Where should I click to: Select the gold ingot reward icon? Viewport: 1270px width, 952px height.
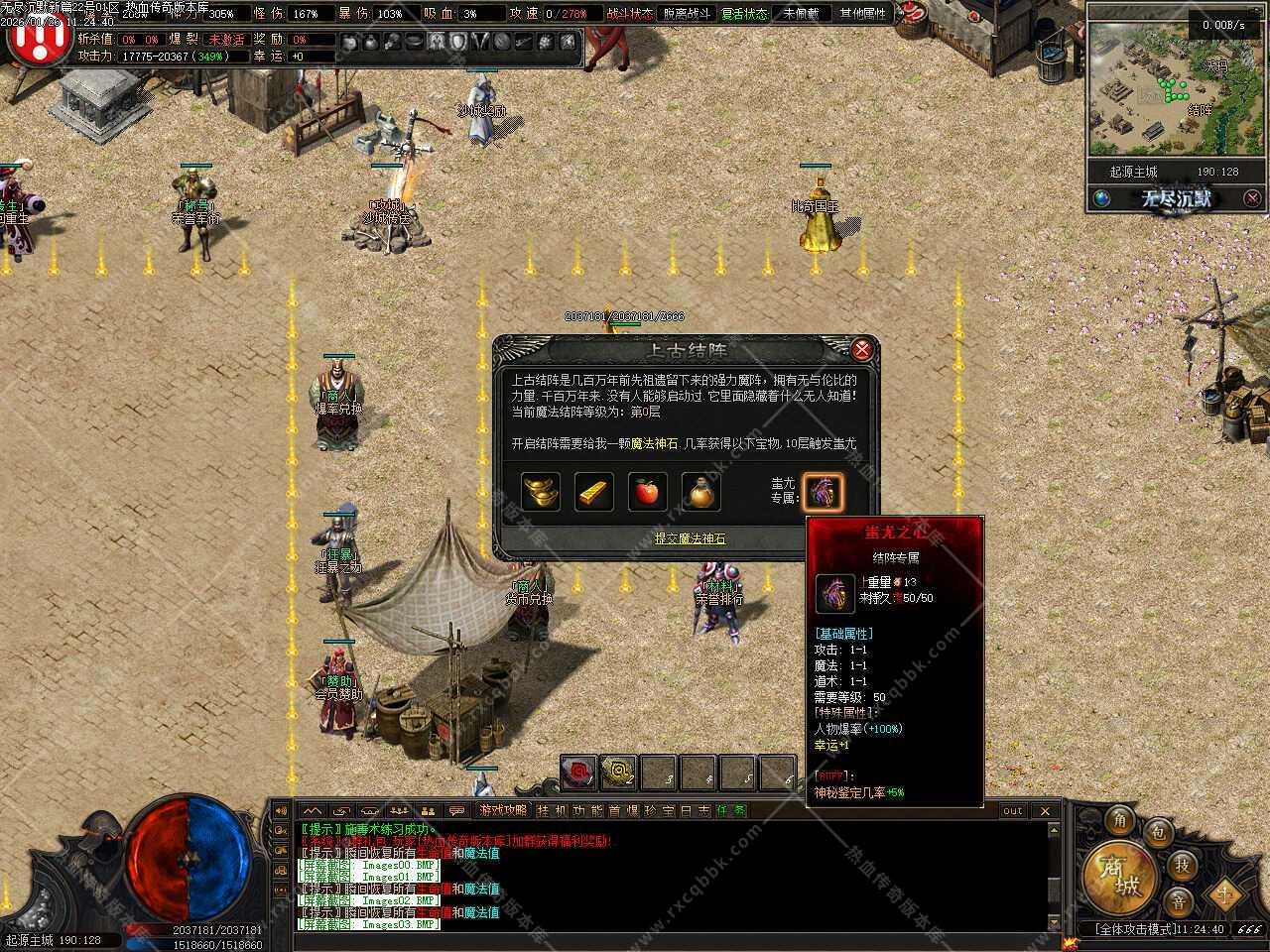(541, 492)
